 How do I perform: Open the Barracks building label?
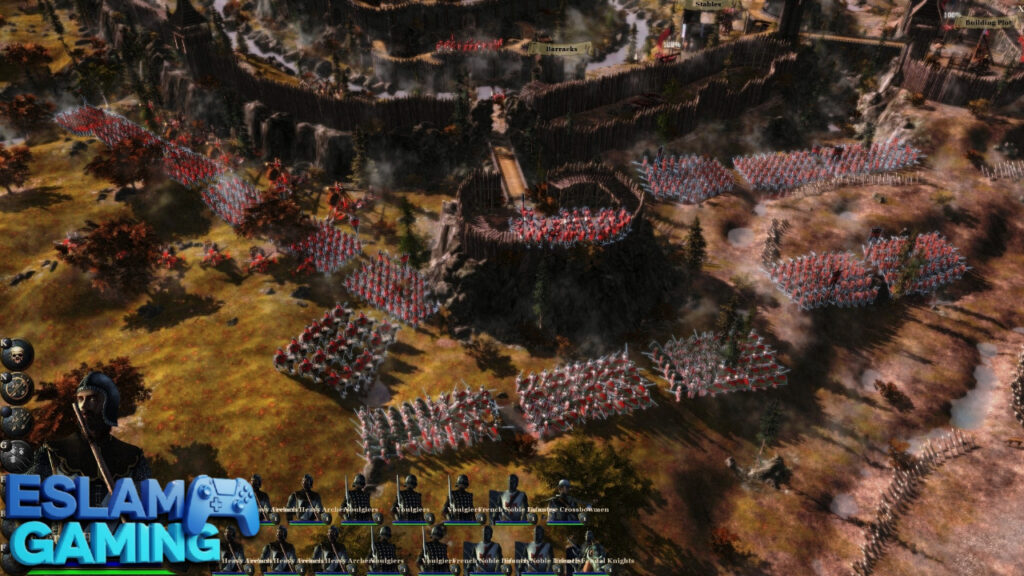[x=560, y=48]
